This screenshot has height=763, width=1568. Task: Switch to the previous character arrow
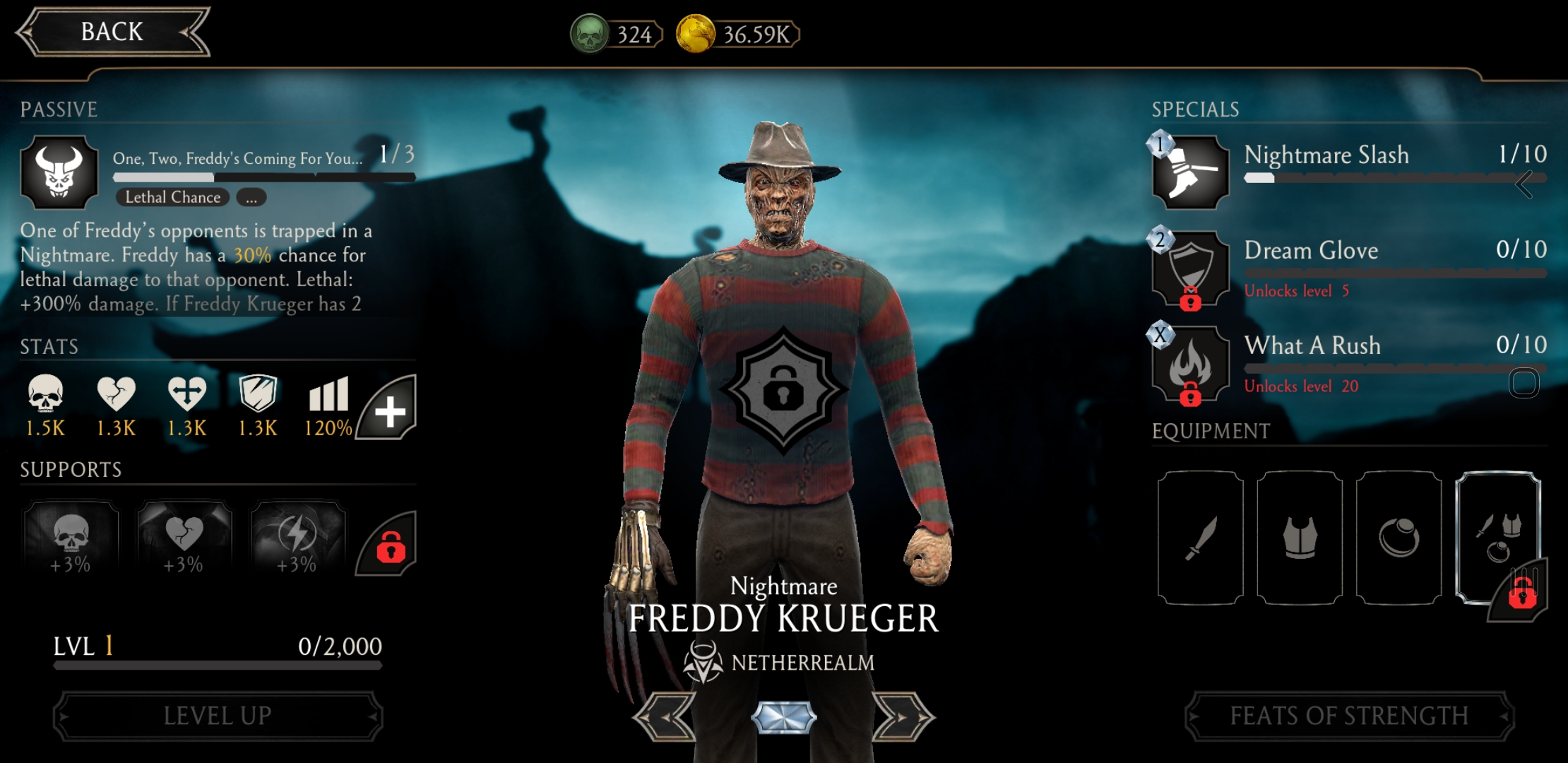pyautogui.click(x=665, y=717)
